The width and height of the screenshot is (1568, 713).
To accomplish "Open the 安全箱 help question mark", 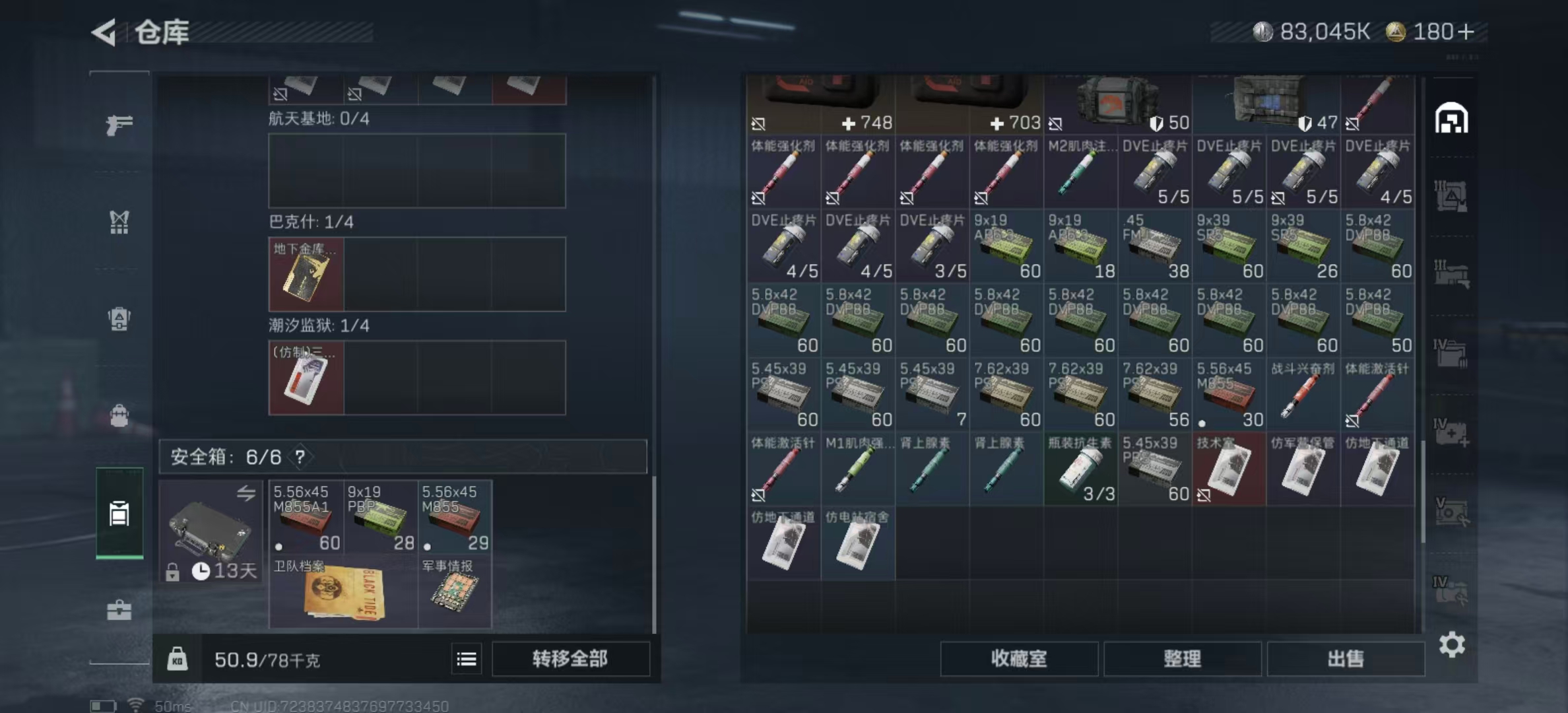I will 300,456.
